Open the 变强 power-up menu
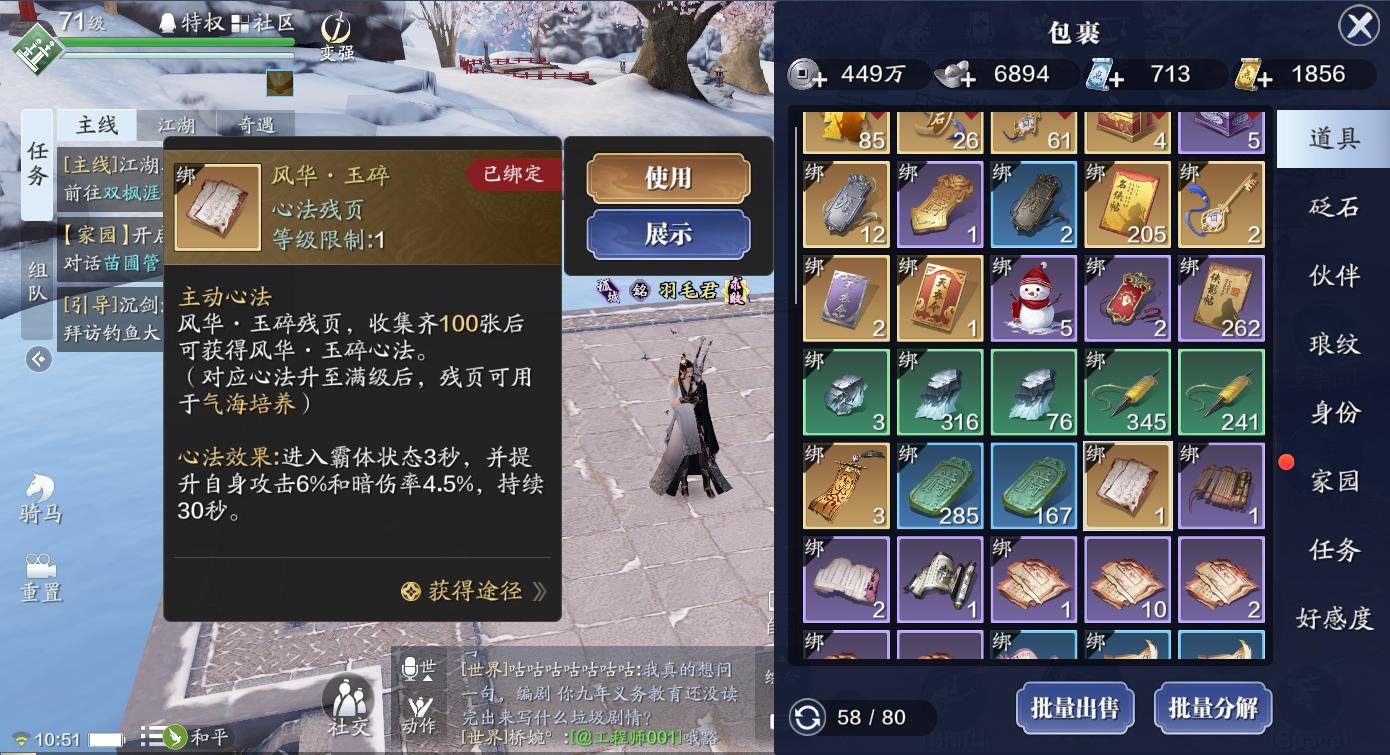This screenshot has width=1390, height=755. pyautogui.click(x=337, y=37)
